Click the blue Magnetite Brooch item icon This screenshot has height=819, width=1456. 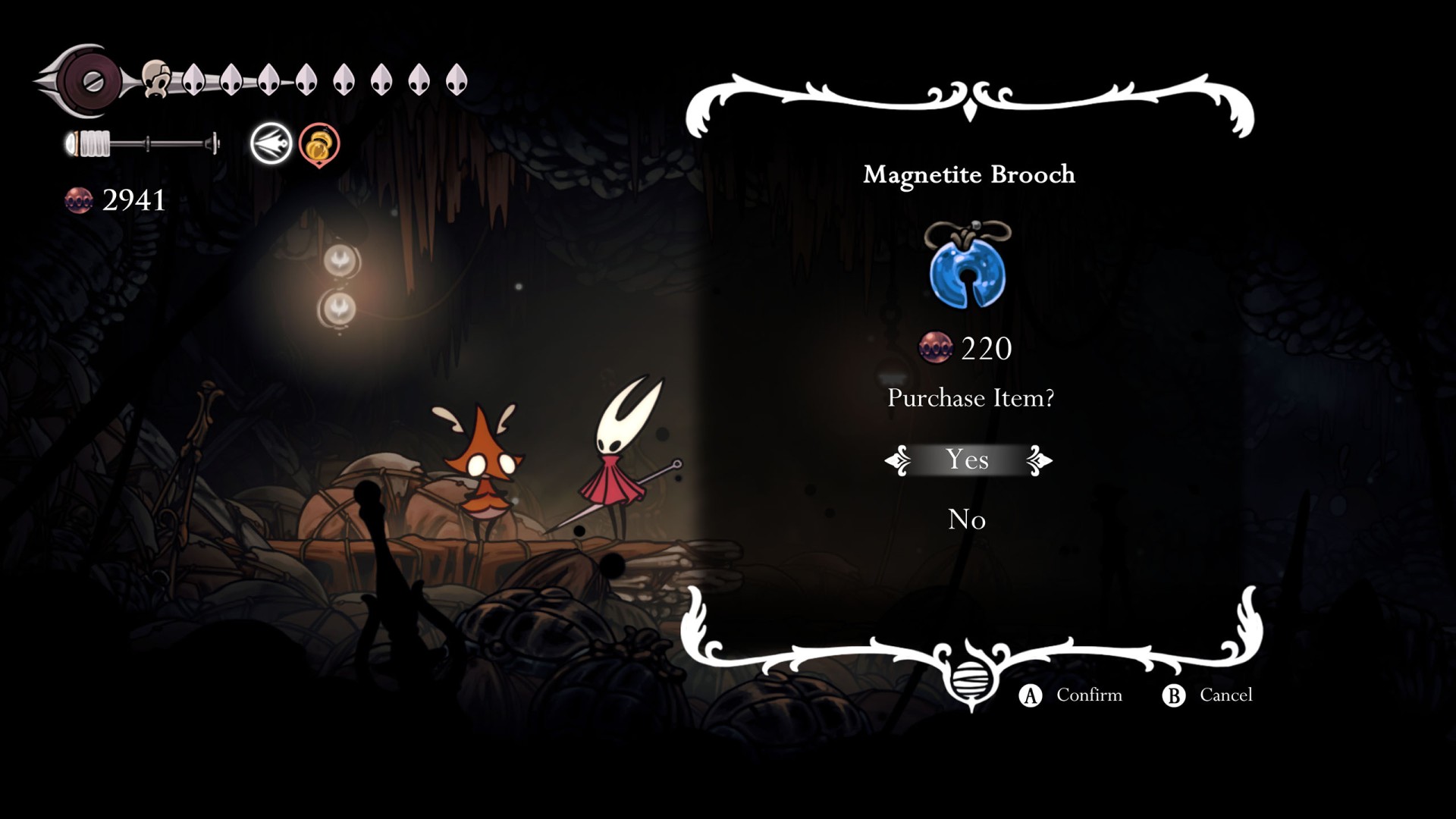click(x=968, y=267)
